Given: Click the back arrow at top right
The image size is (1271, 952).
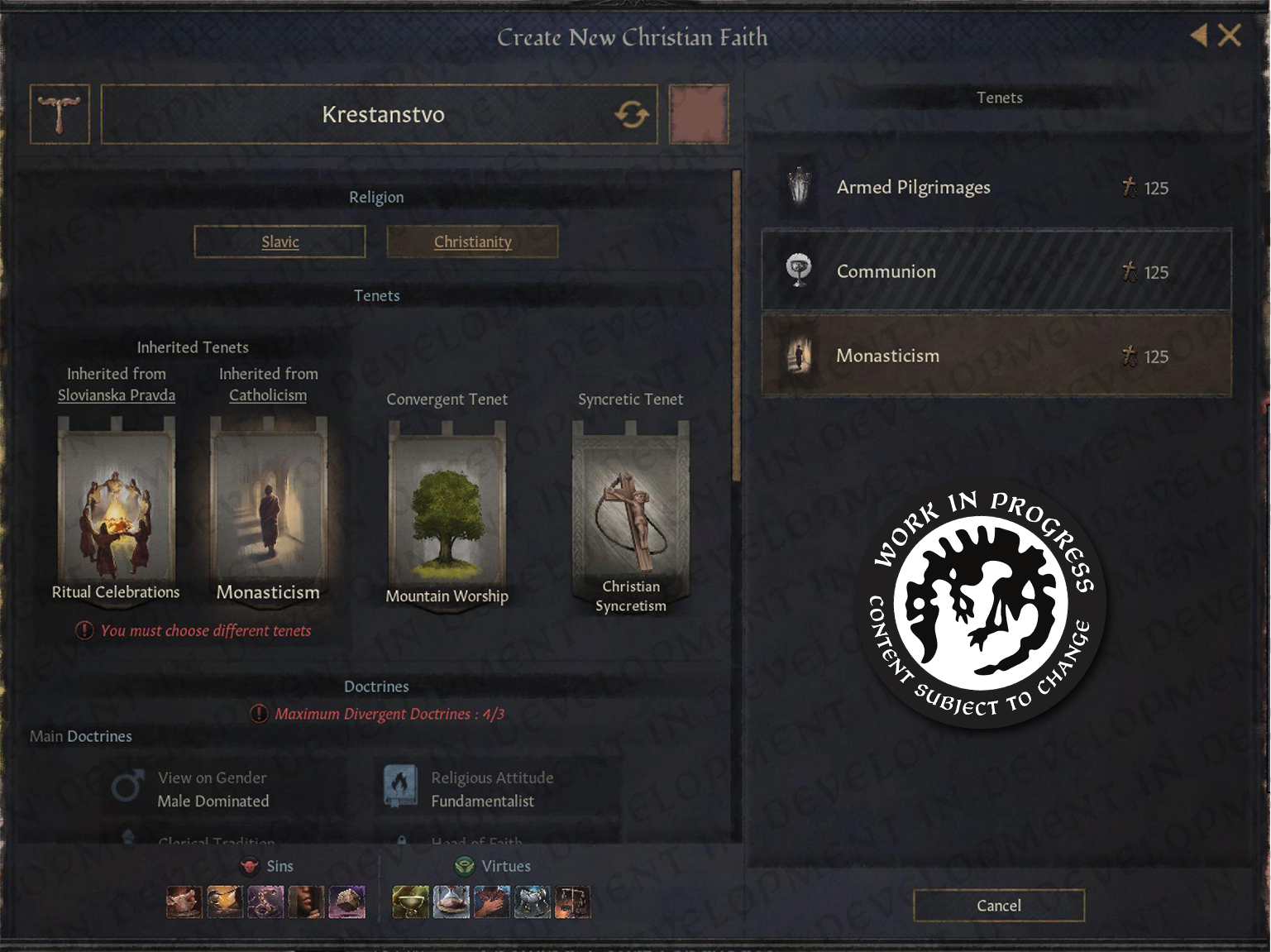Looking at the screenshot, I should 1198,36.
